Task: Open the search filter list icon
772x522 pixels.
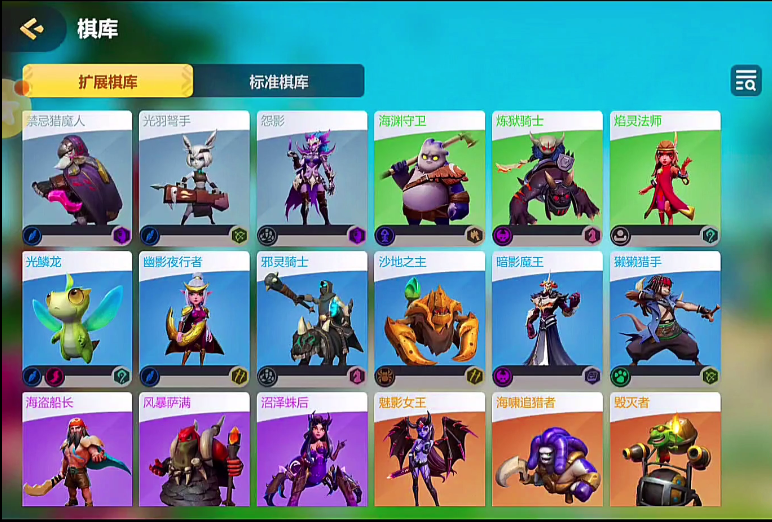Action: pos(746,81)
